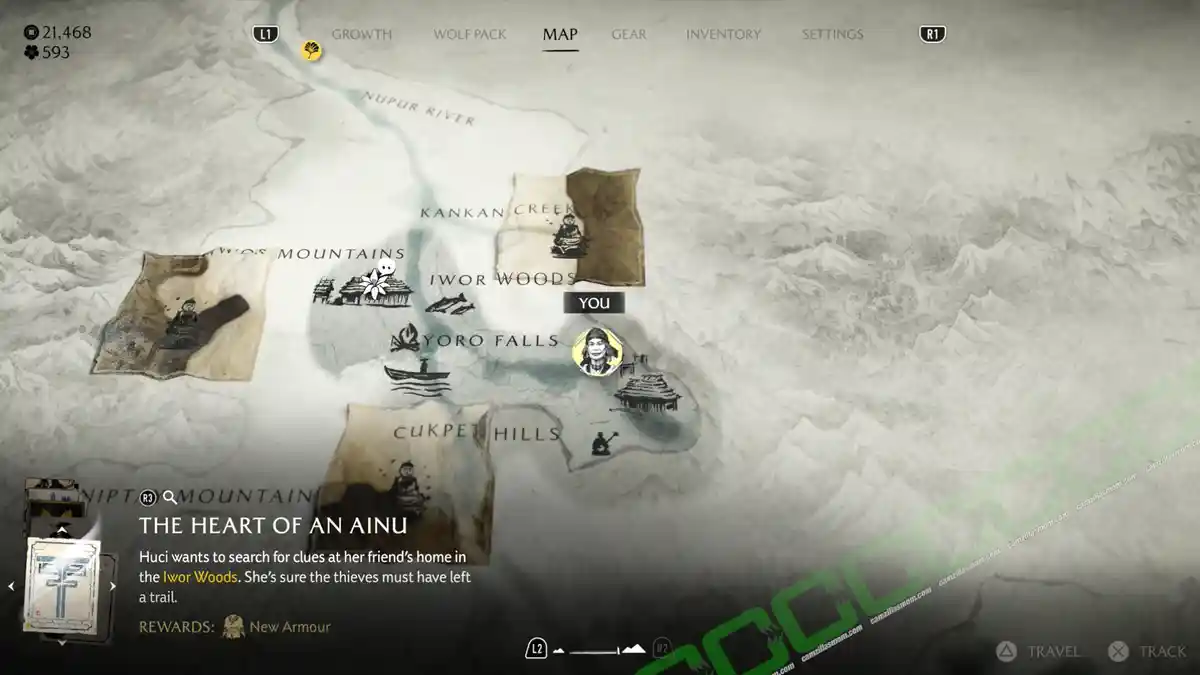
Task: Switch to the Settings tab
Action: point(832,34)
